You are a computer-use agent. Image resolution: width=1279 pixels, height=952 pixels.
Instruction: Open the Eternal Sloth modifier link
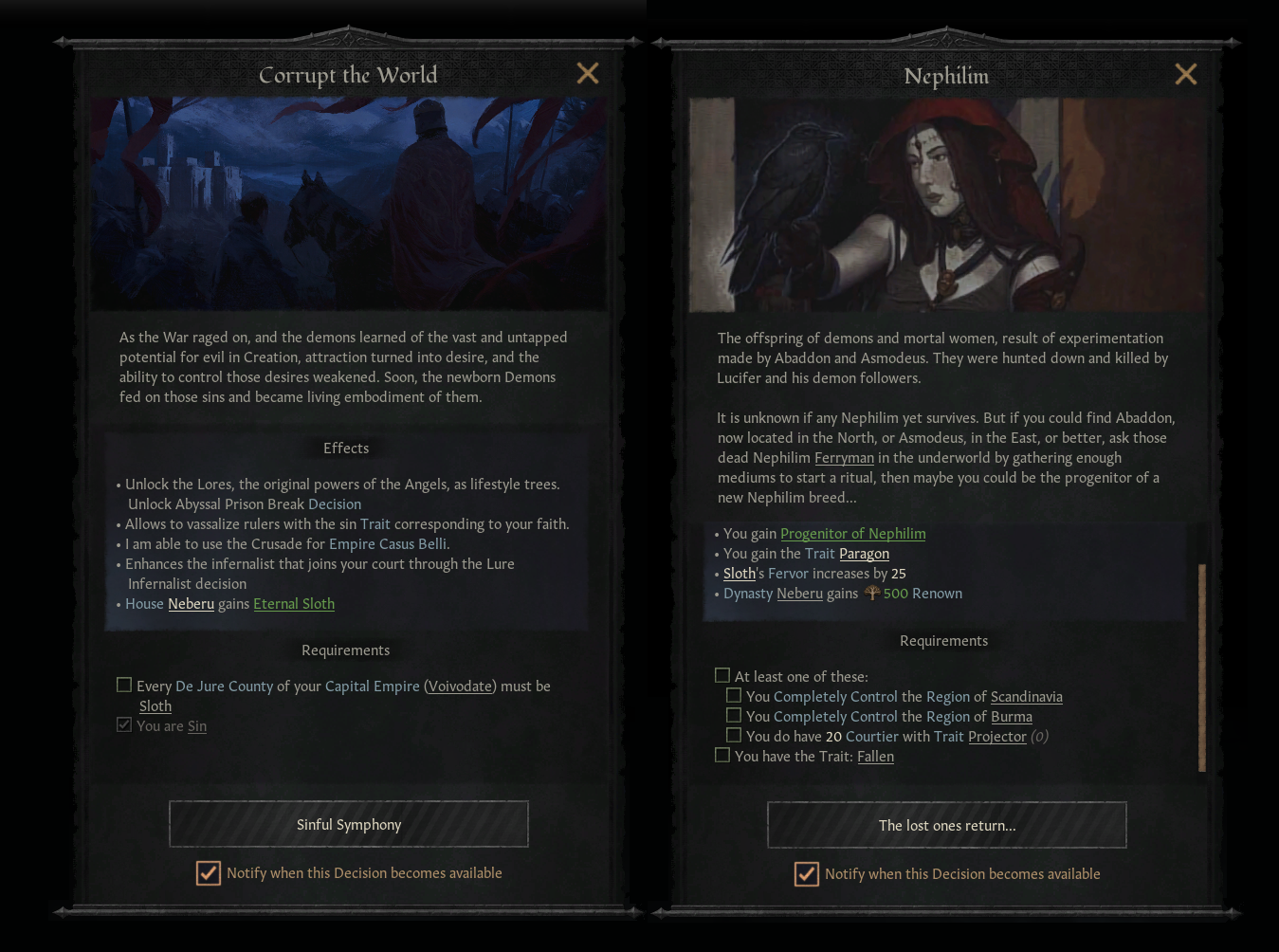click(294, 603)
